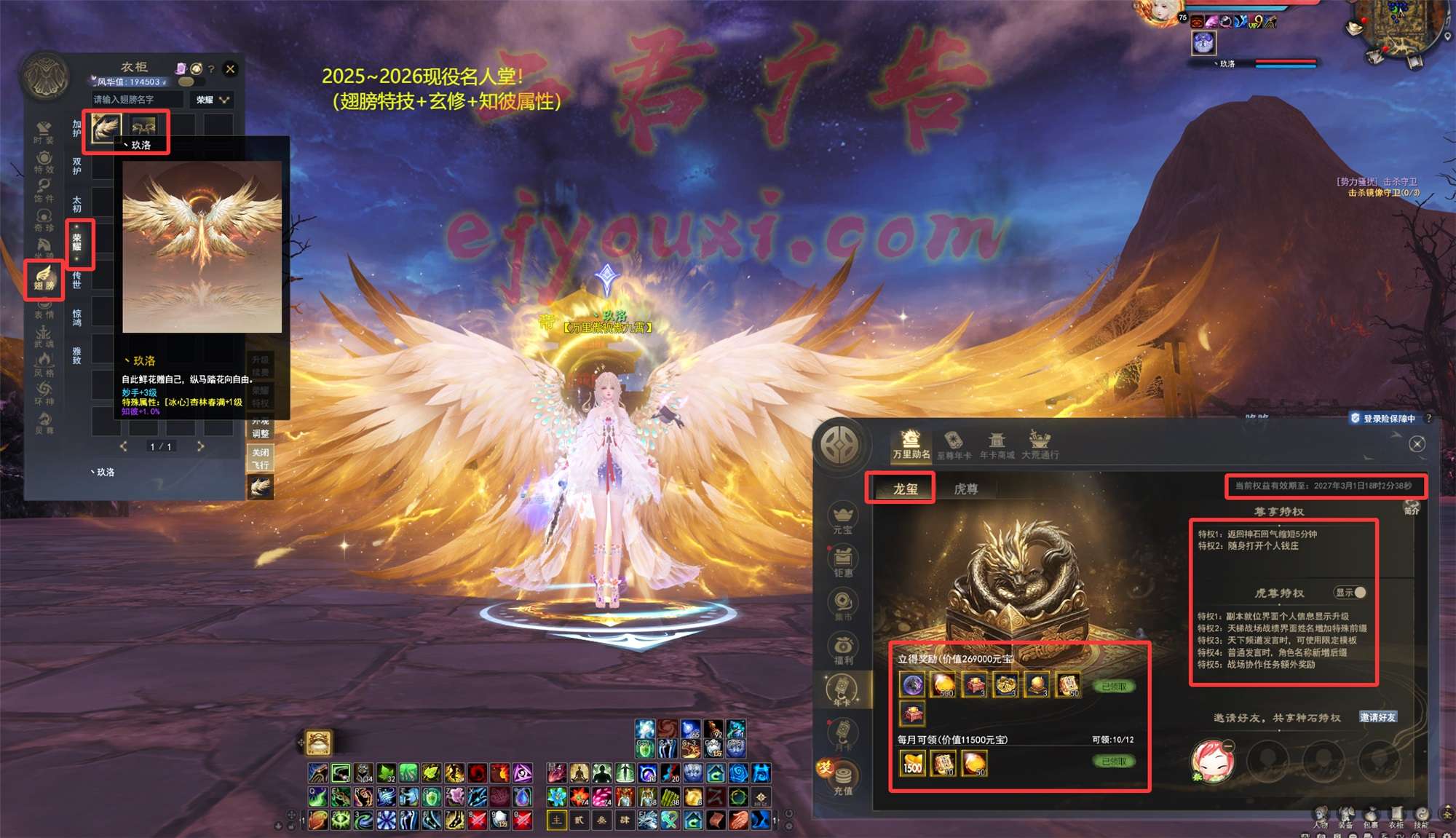This screenshot has width=1456, height=838.
Task: Close the 衣柜 wardrobe panel
Action: pos(230,69)
